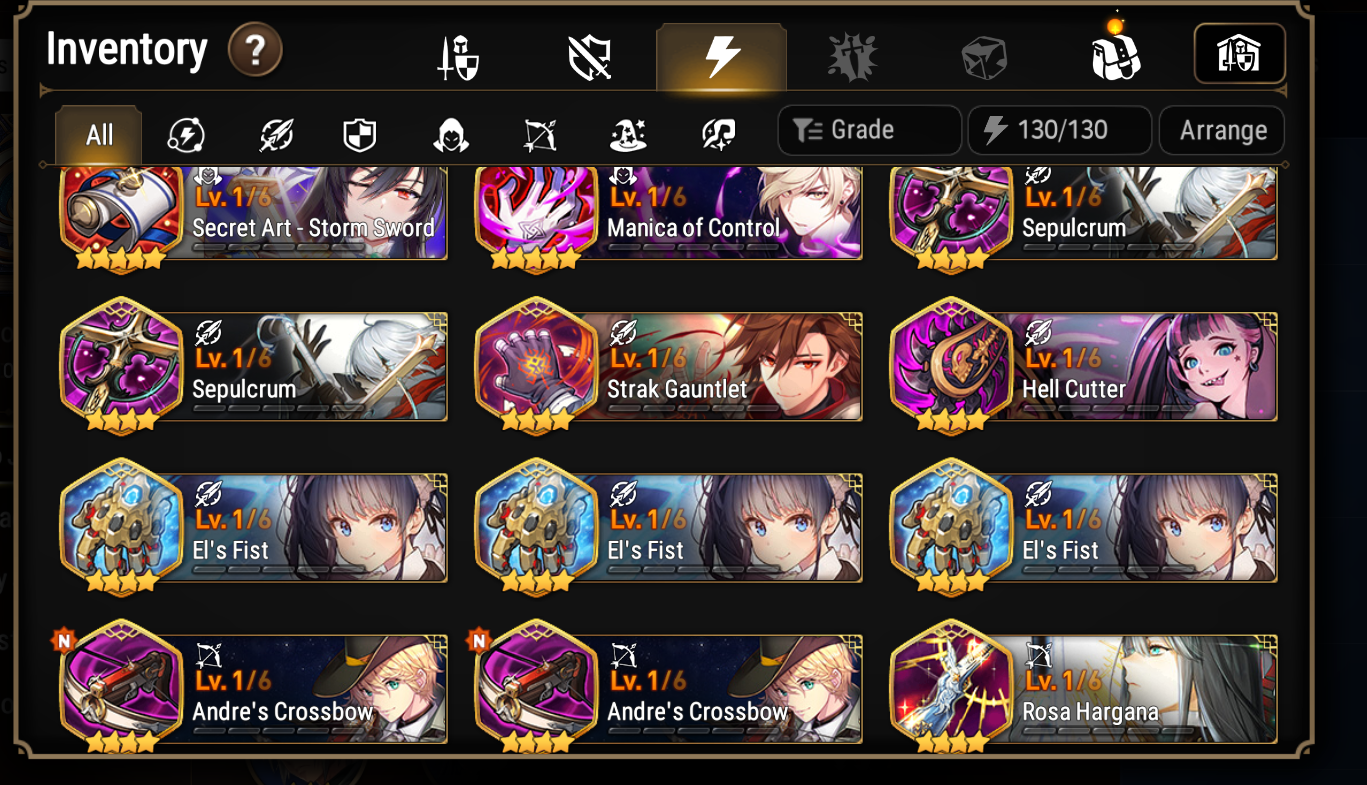1367x785 pixels.
Task: Click the 130/130 capacity counter button
Action: tap(1059, 130)
